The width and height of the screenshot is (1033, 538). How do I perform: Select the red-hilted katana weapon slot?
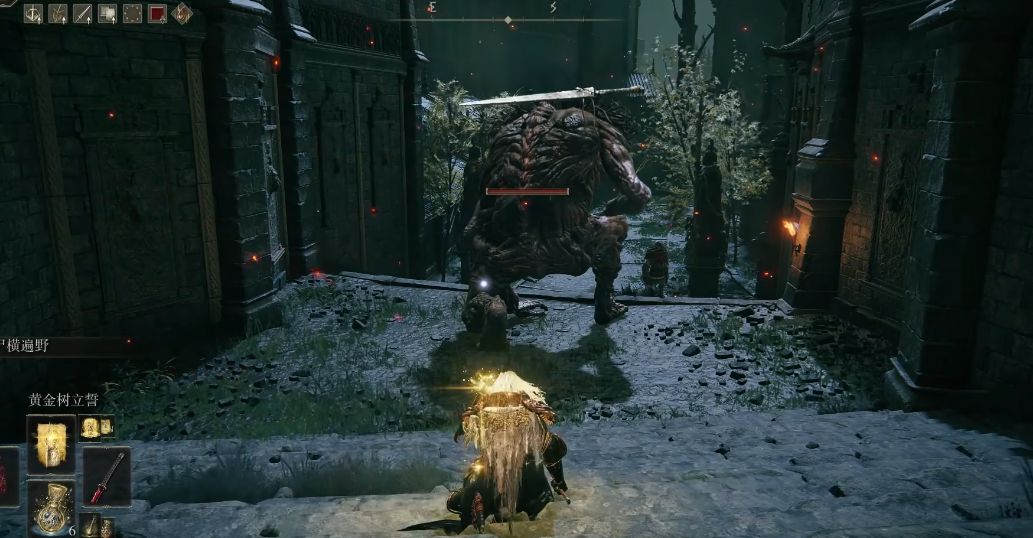pyautogui.click(x=107, y=476)
